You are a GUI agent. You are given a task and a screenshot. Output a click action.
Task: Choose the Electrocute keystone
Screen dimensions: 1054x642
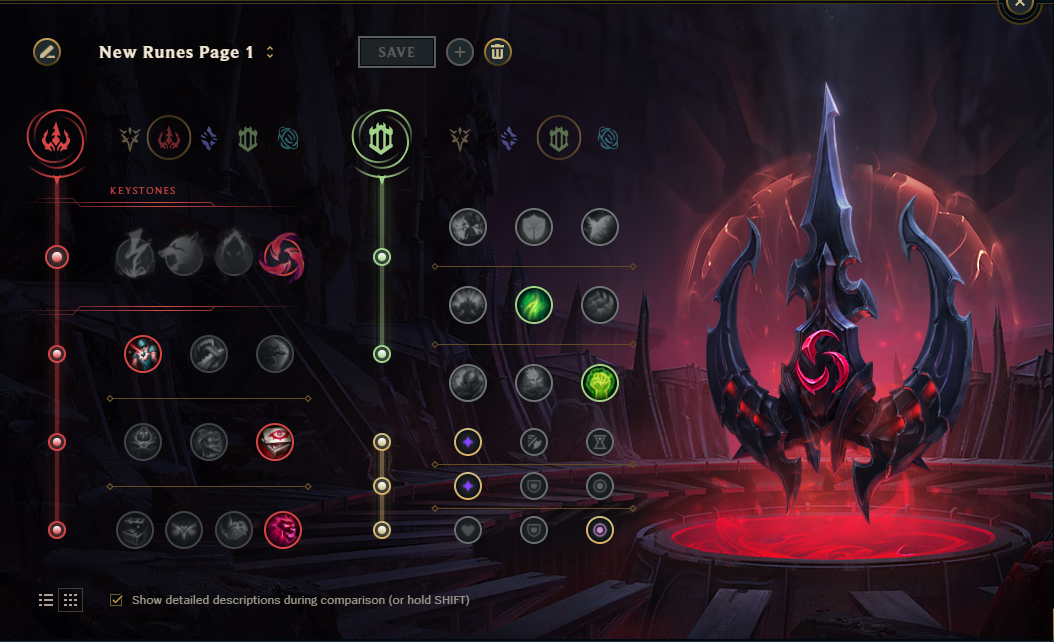click(x=135, y=257)
